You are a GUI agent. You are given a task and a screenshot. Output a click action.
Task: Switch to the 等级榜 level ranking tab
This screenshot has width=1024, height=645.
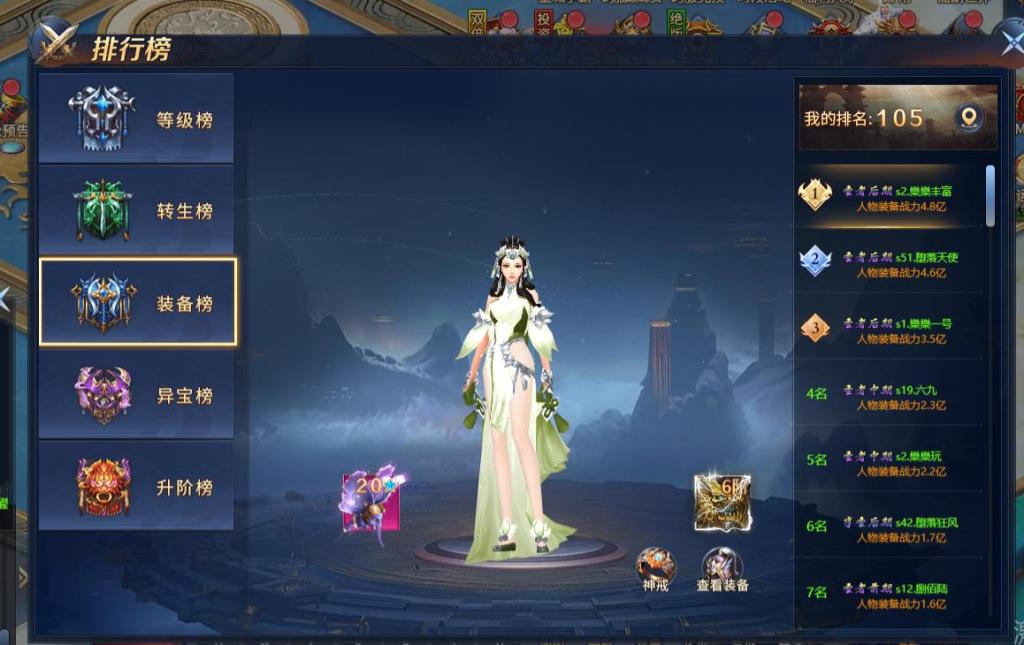137,119
